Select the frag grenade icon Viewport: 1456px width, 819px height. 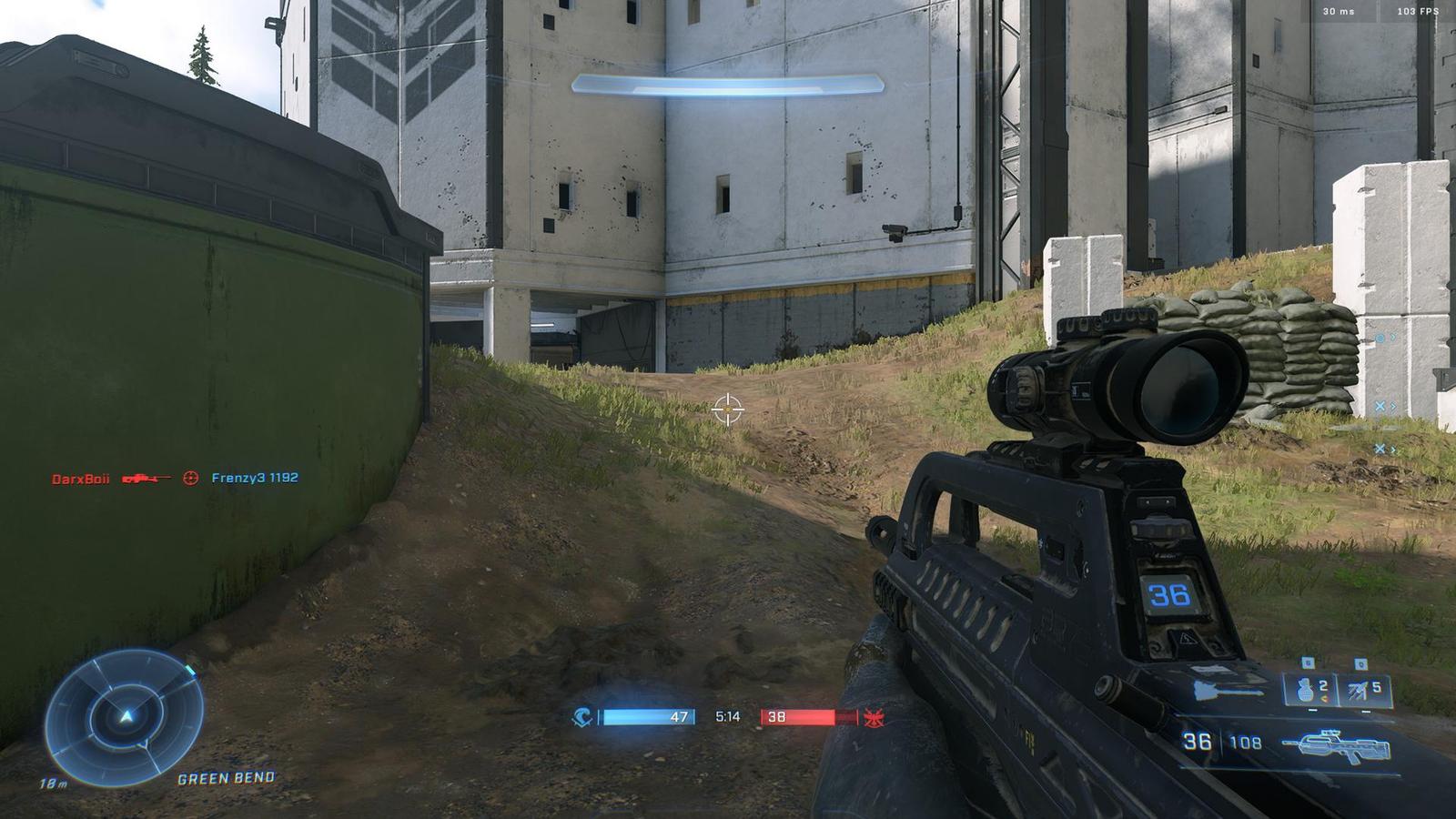(x=1305, y=691)
